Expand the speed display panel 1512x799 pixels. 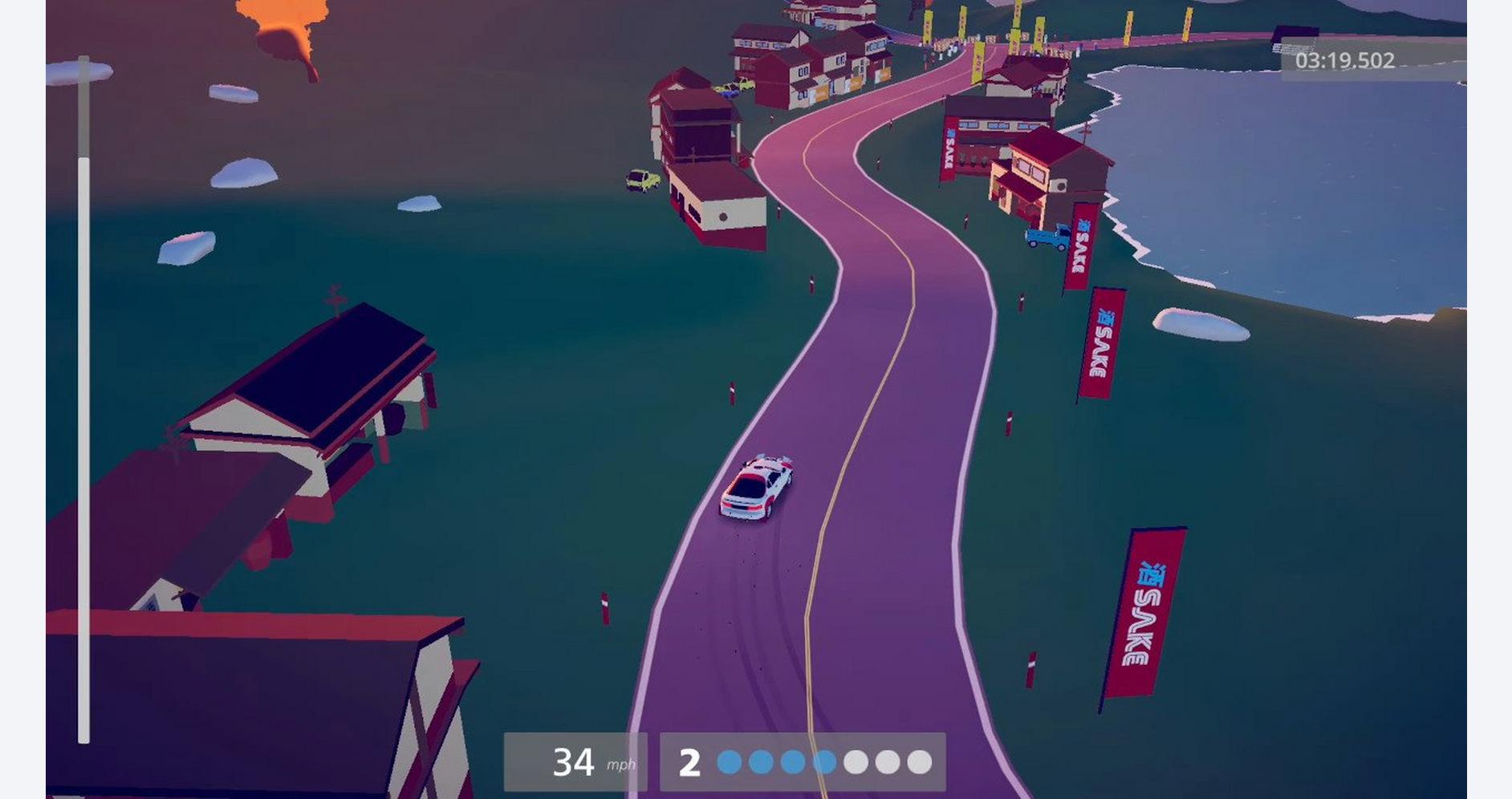[574, 760]
